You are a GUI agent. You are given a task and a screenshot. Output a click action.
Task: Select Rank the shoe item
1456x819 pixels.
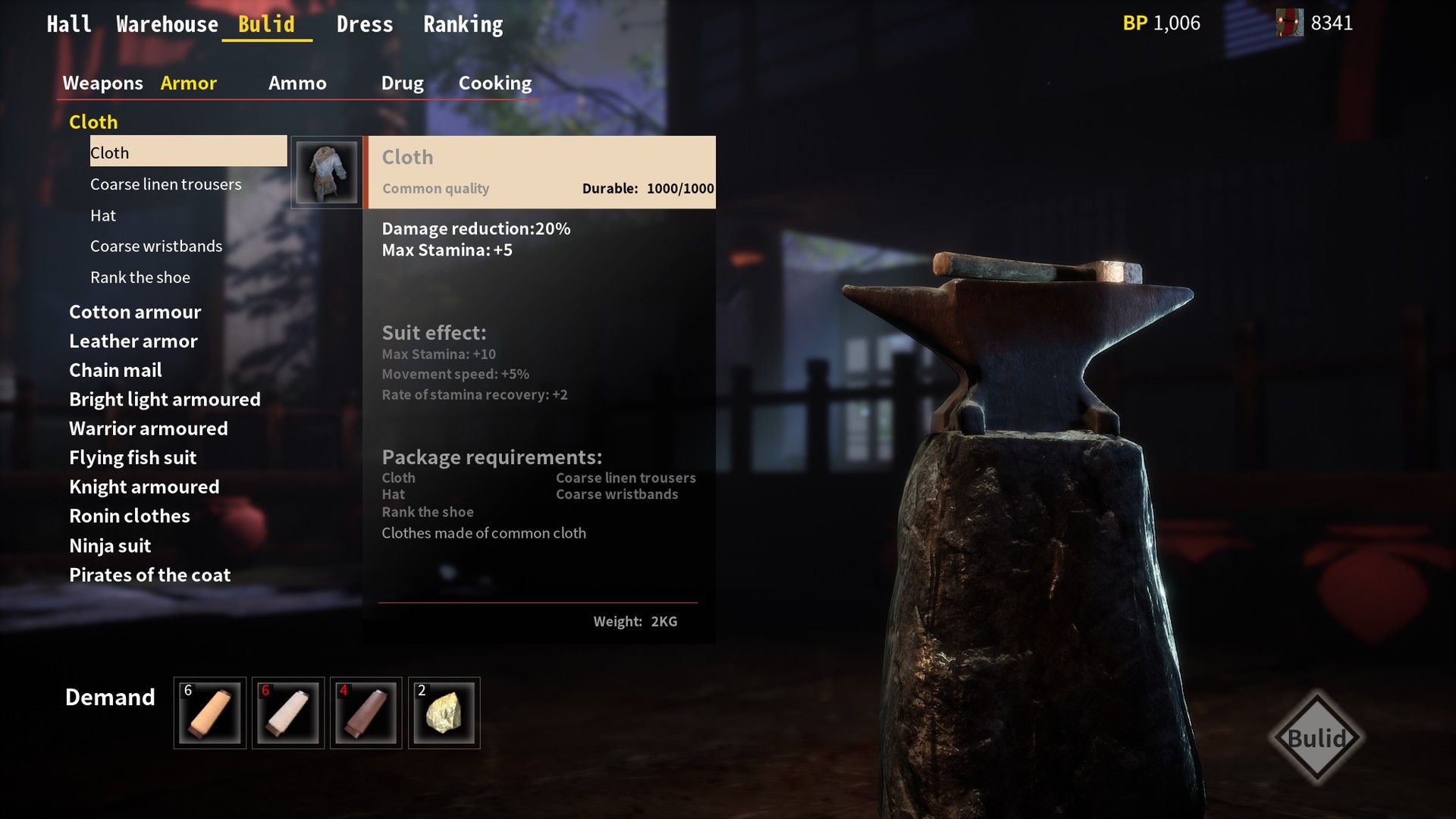coord(140,278)
